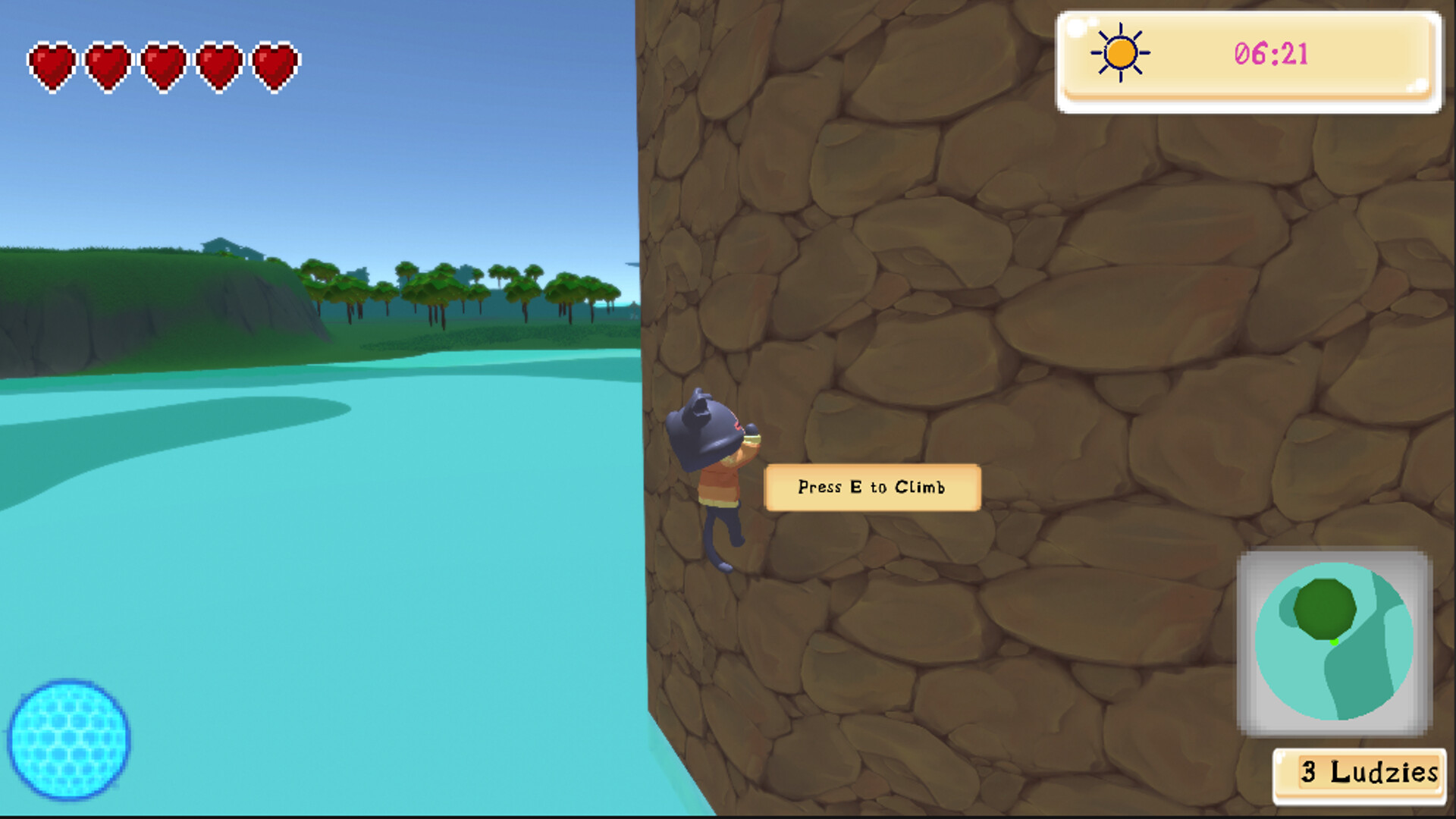1456x819 pixels.
Task: Click the Press E to Climb prompt
Action: [x=872, y=488]
